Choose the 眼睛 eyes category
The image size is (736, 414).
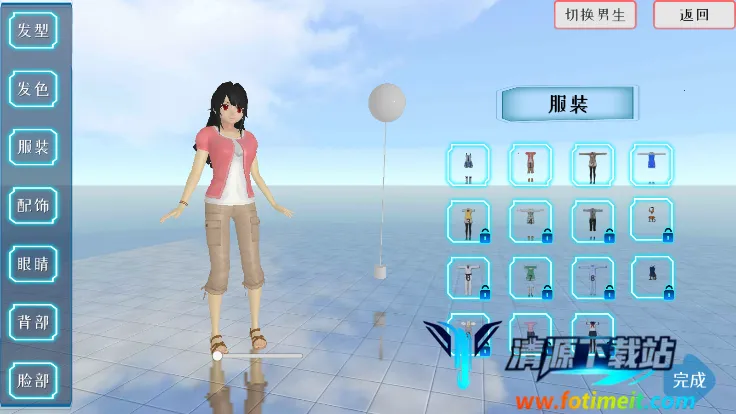[33, 264]
